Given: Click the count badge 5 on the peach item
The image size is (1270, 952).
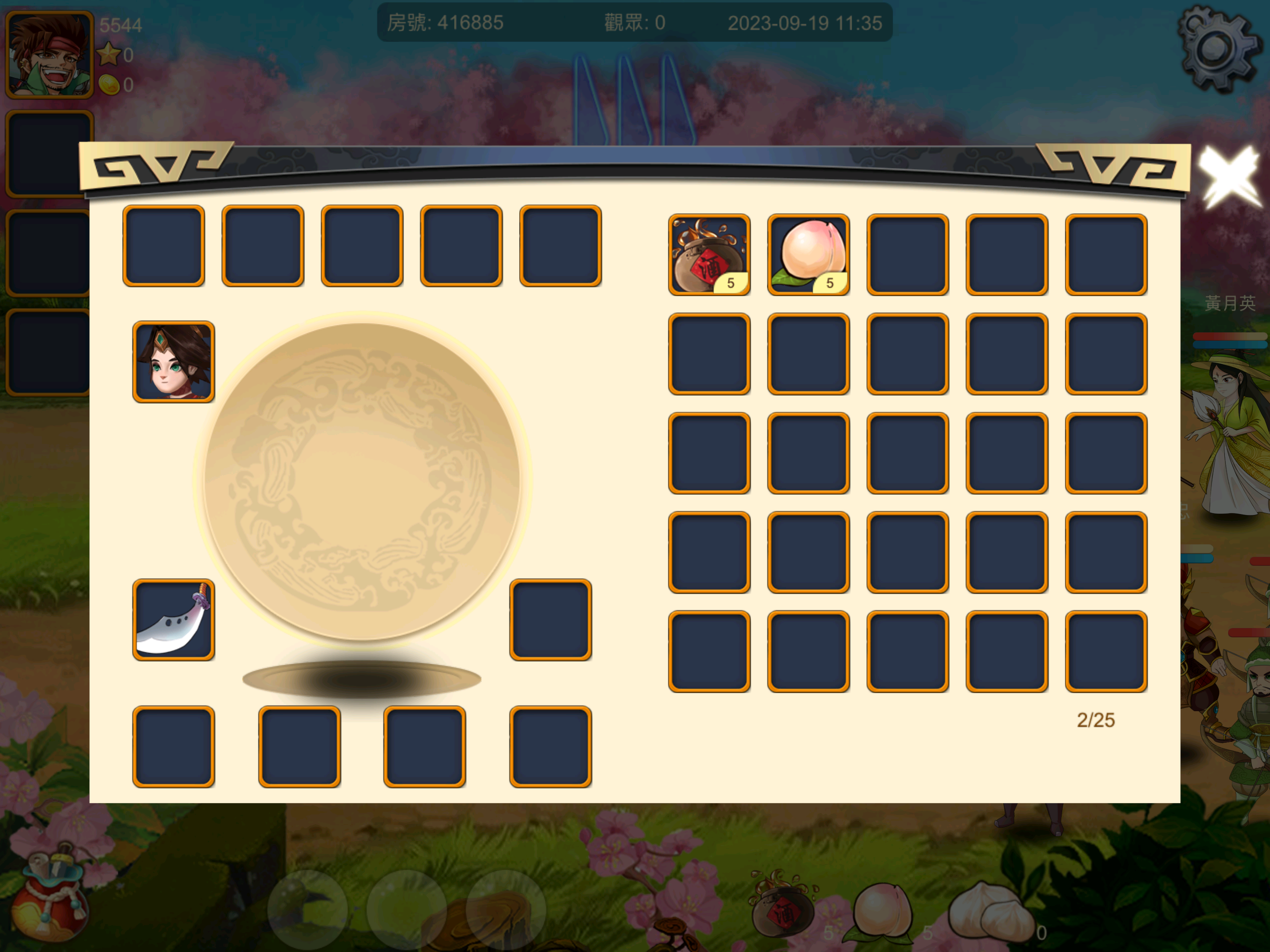Looking at the screenshot, I should point(830,283).
